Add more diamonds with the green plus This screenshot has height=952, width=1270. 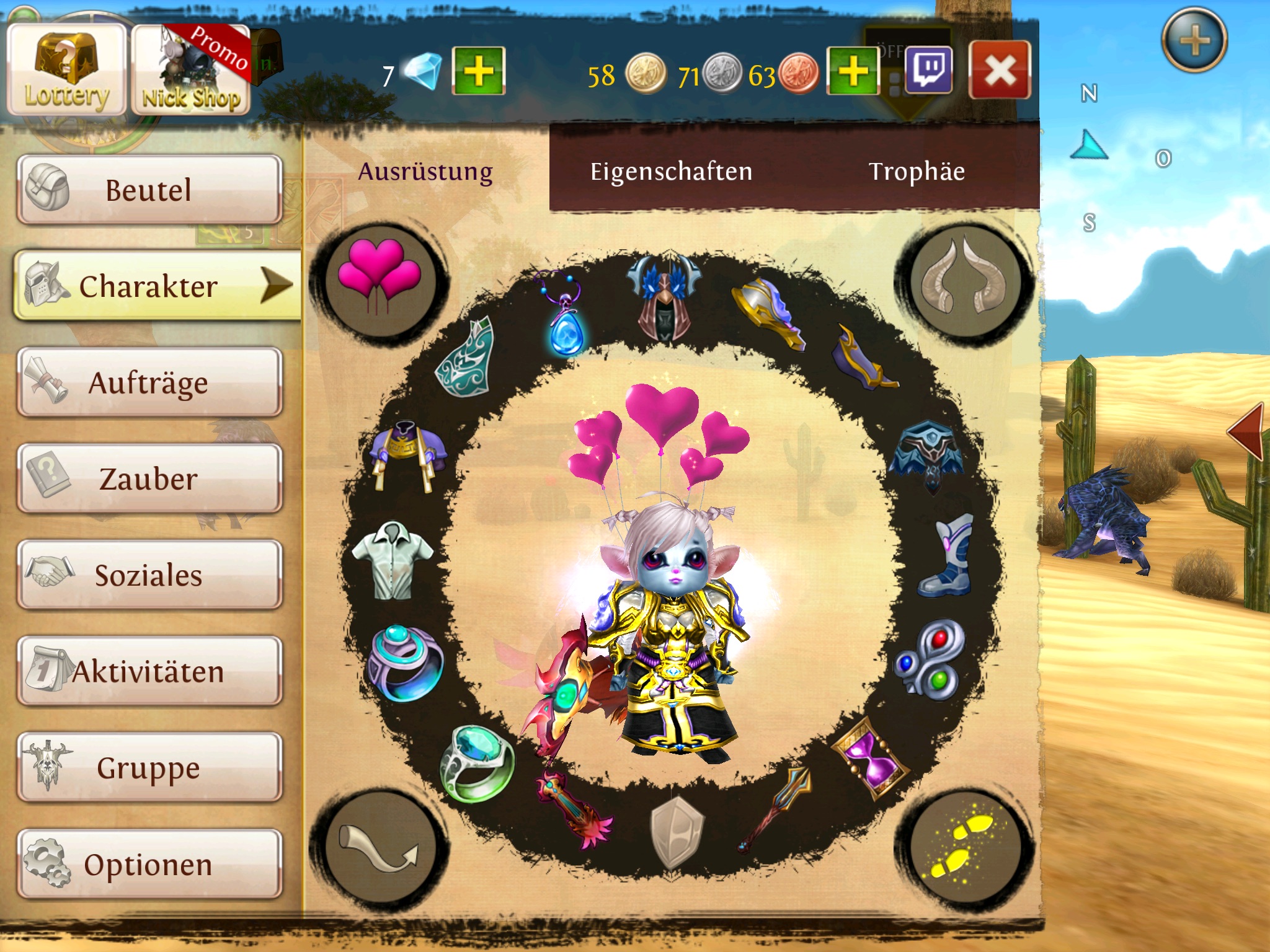[x=478, y=71]
